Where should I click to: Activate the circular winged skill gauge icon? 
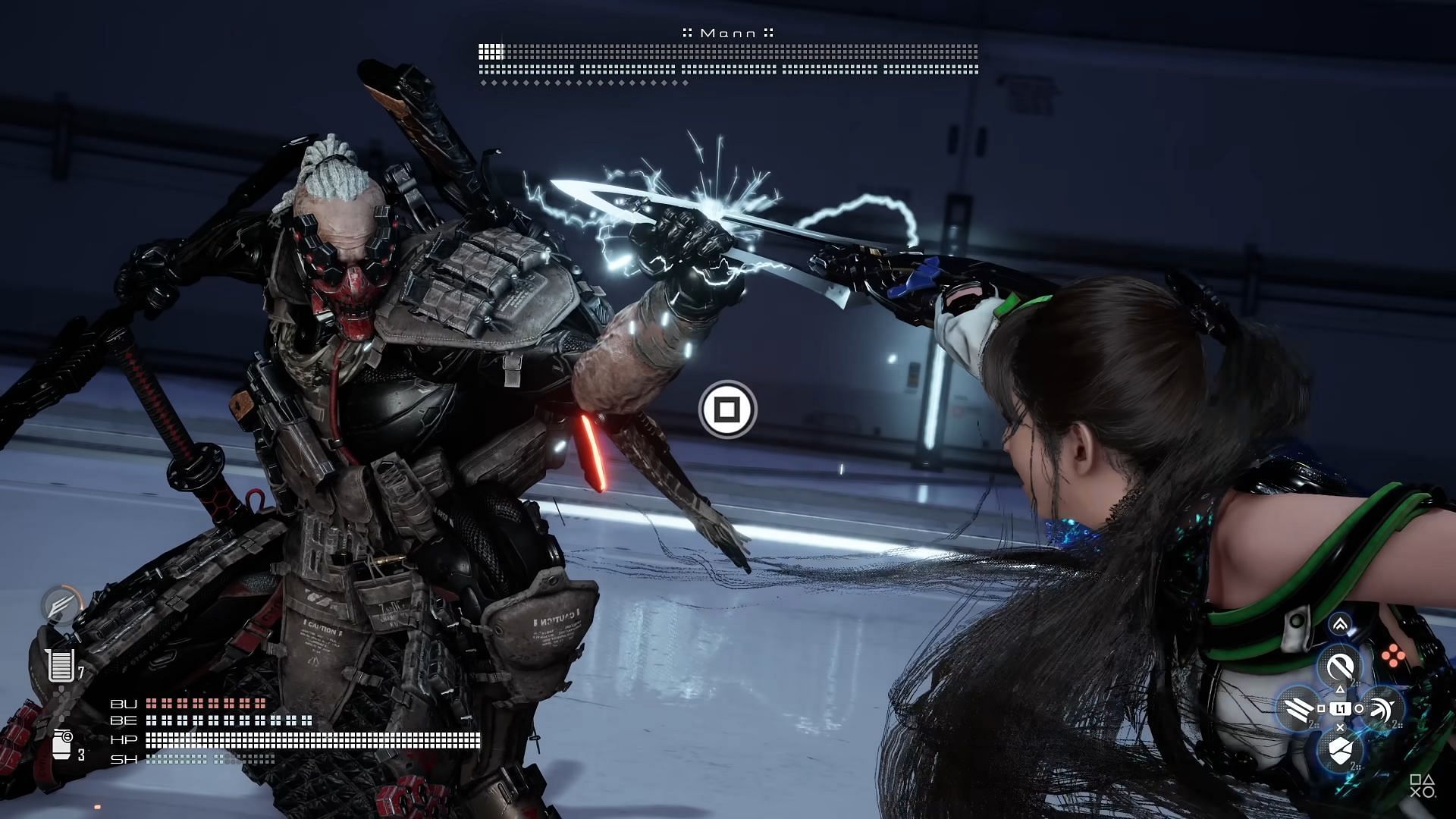pos(61,606)
